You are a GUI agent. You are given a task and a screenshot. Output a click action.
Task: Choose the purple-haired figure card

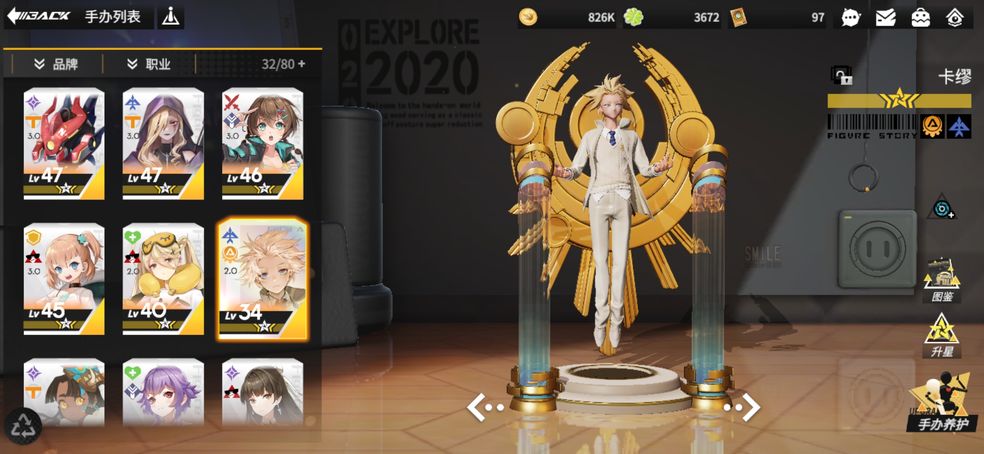tap(163, 394)
